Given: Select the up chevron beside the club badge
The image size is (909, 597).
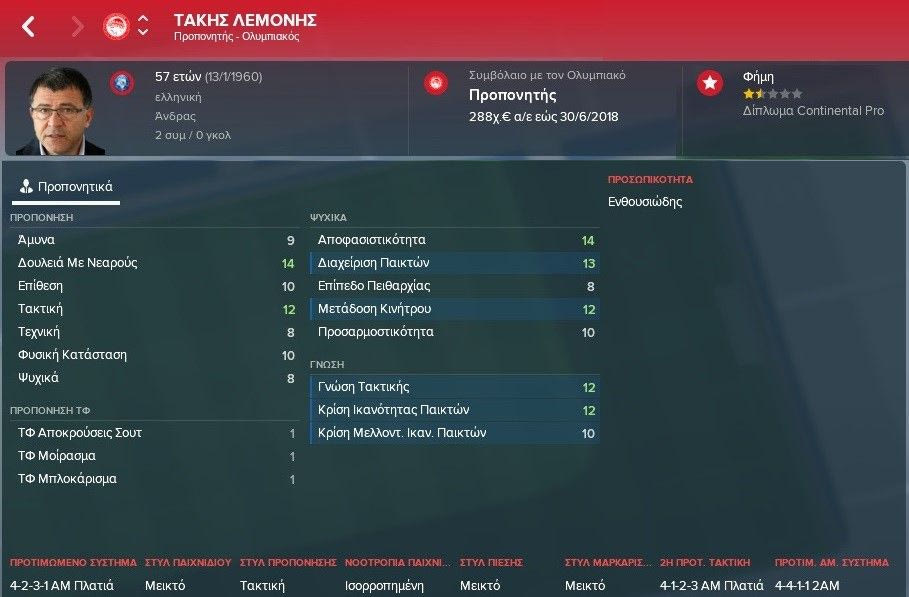Looking at the screenshot, I should [143, 19].
